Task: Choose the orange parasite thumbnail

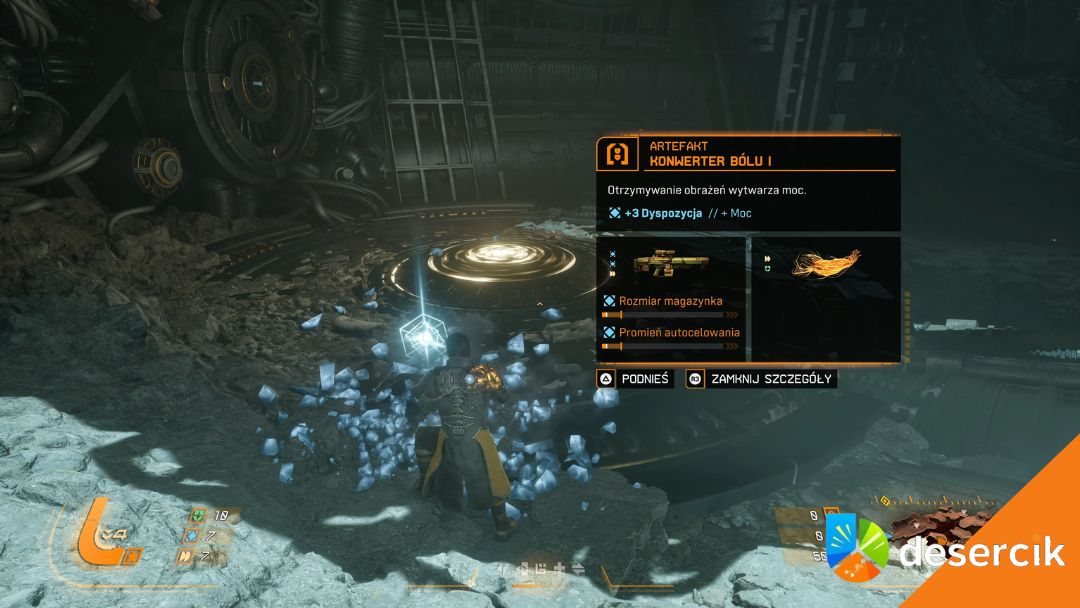Action: tap(825, 263)
